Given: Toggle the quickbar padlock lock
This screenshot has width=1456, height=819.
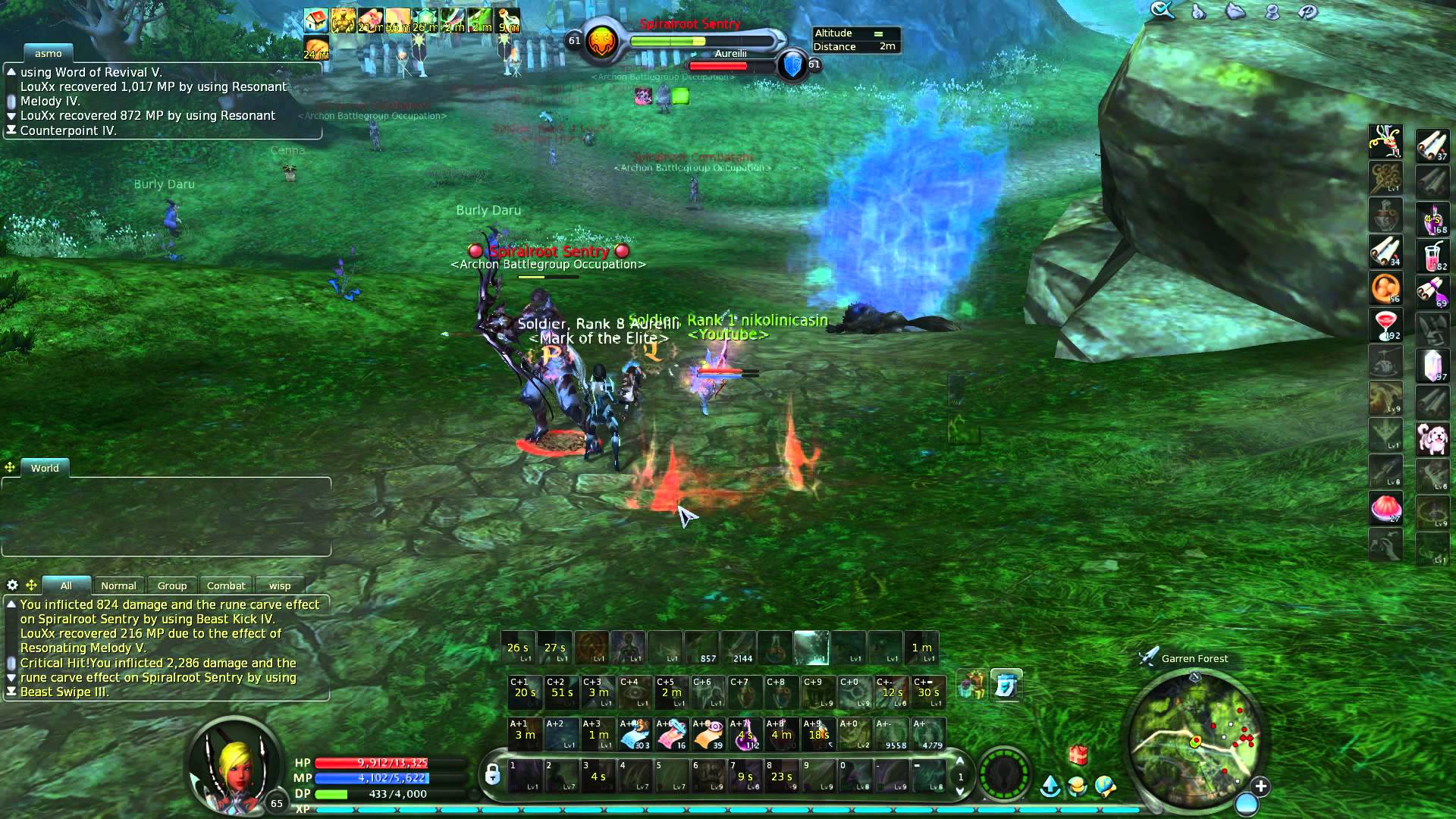Looking at the screenshot, I should [493, 773].
